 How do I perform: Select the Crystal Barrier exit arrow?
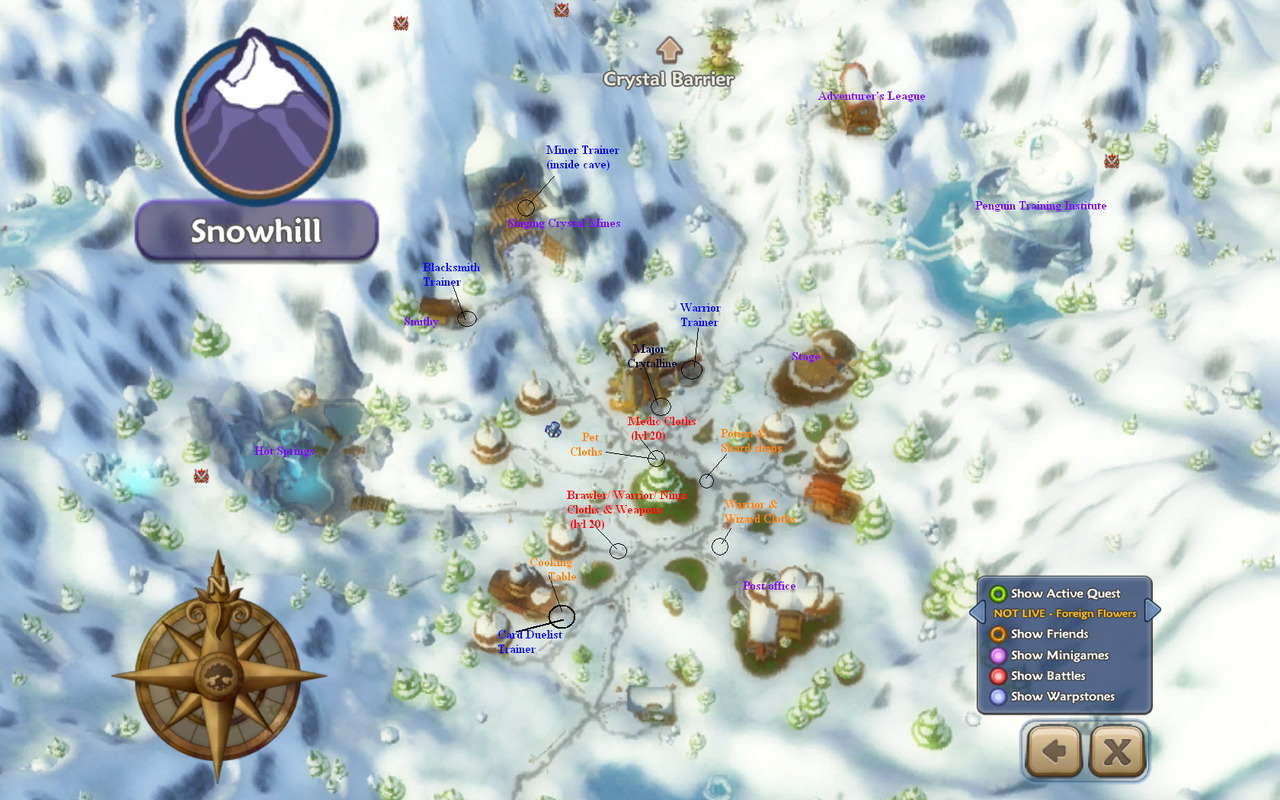668,48
